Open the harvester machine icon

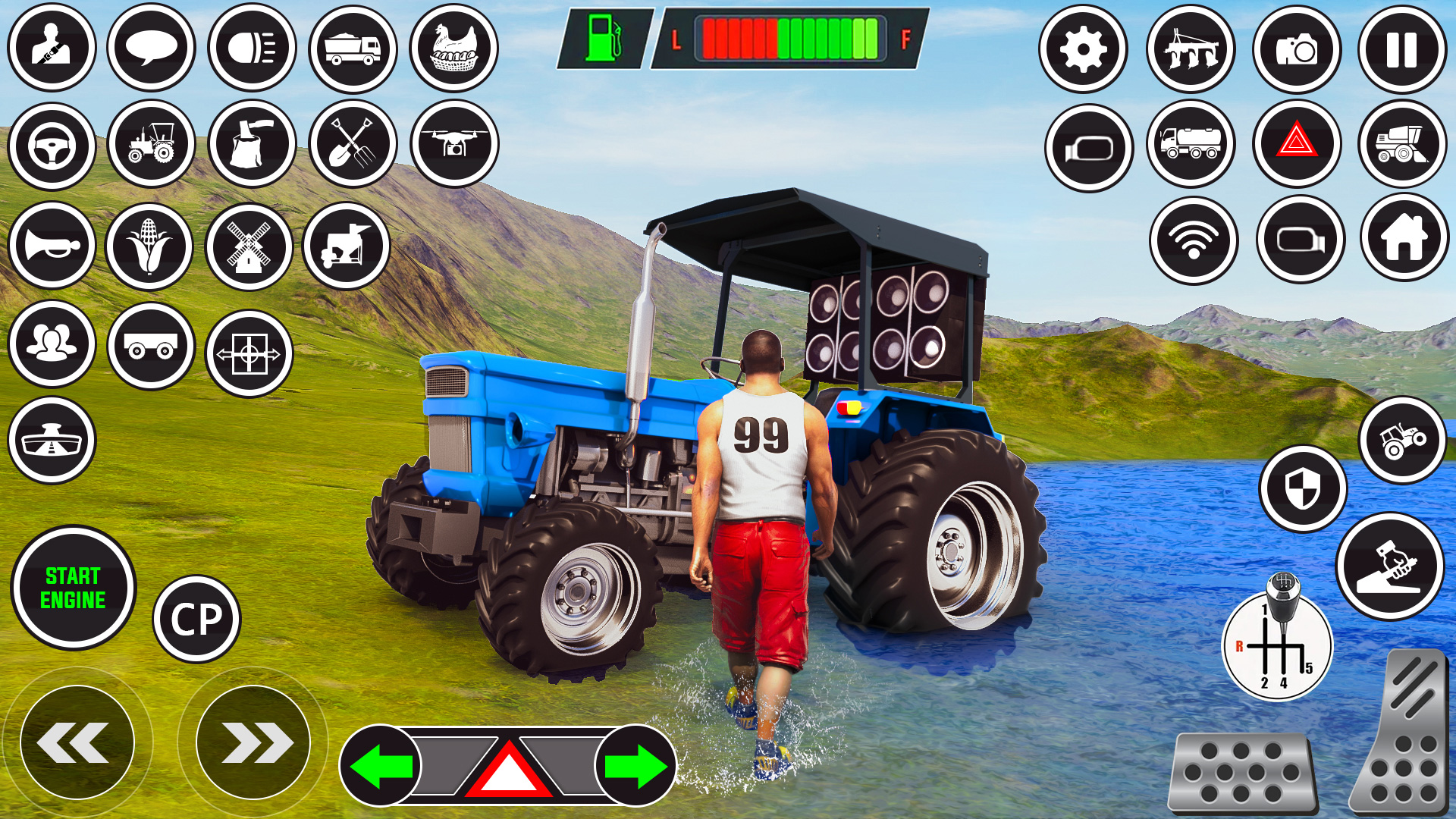(1404, 144)
